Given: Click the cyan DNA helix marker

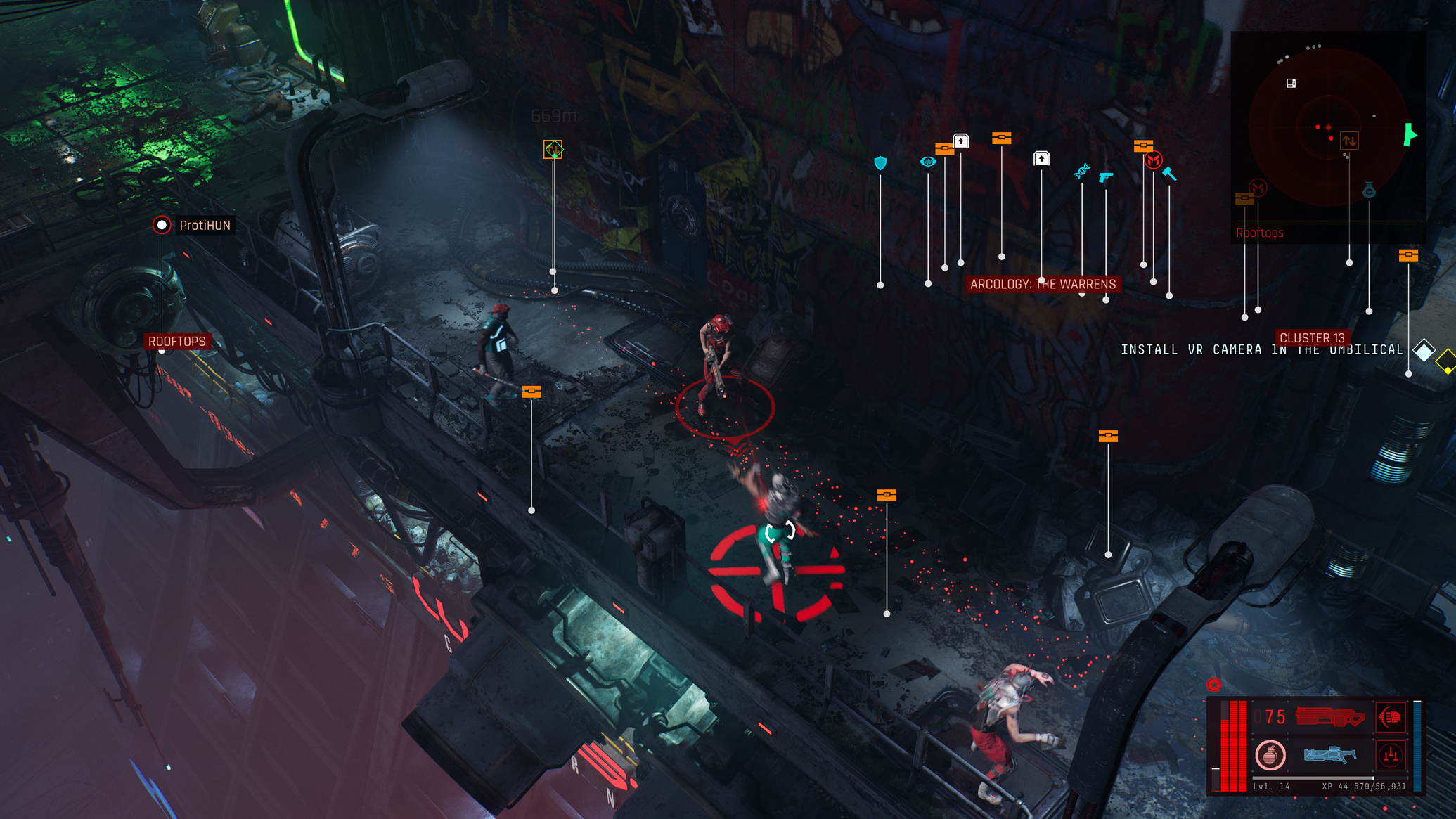Looking at the screenshot, I should pyautogui.click(x=1082, y=171).
